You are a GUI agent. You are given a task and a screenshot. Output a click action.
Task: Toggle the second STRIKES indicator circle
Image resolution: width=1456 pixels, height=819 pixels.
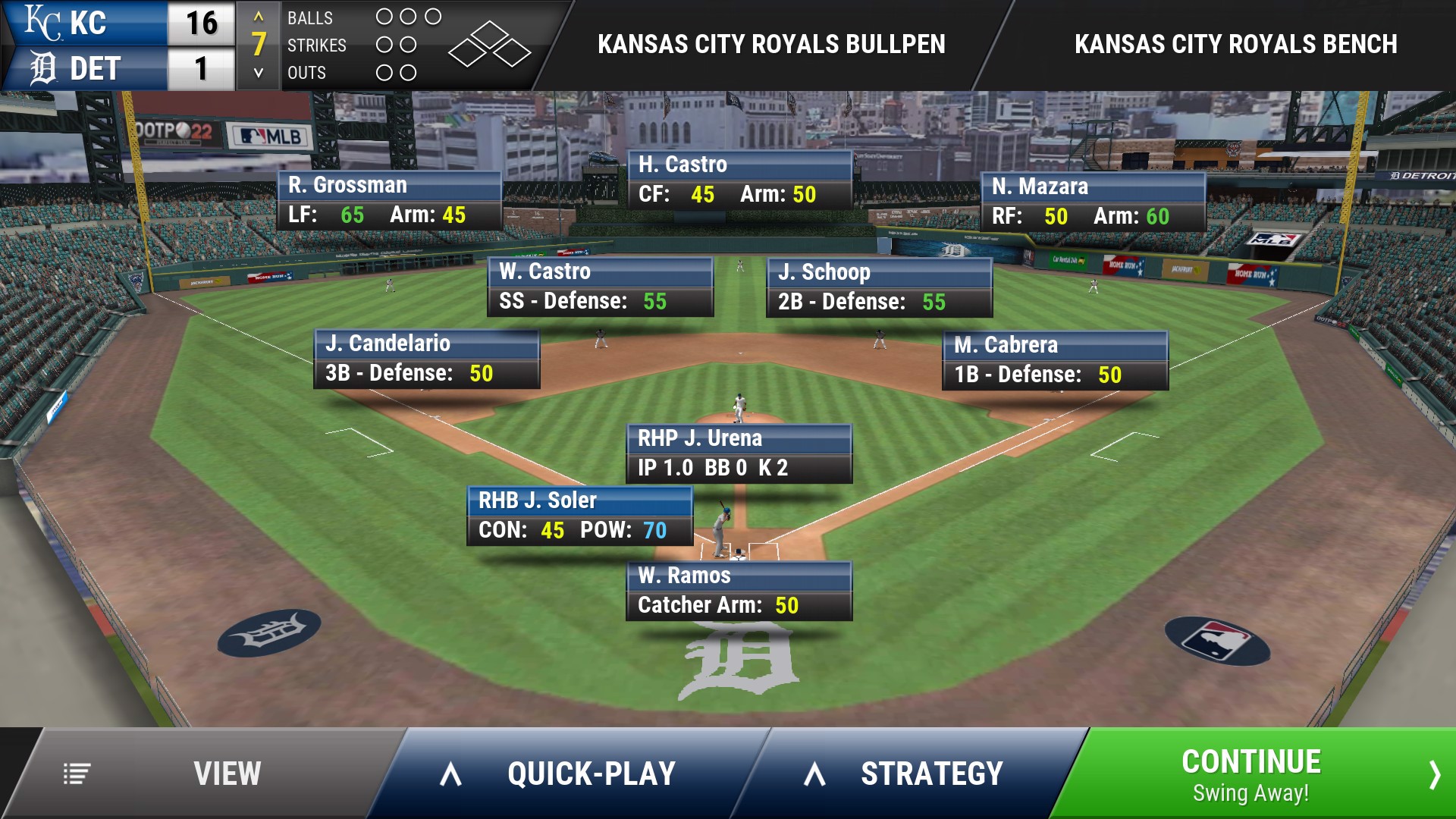[x=409, y=45]
